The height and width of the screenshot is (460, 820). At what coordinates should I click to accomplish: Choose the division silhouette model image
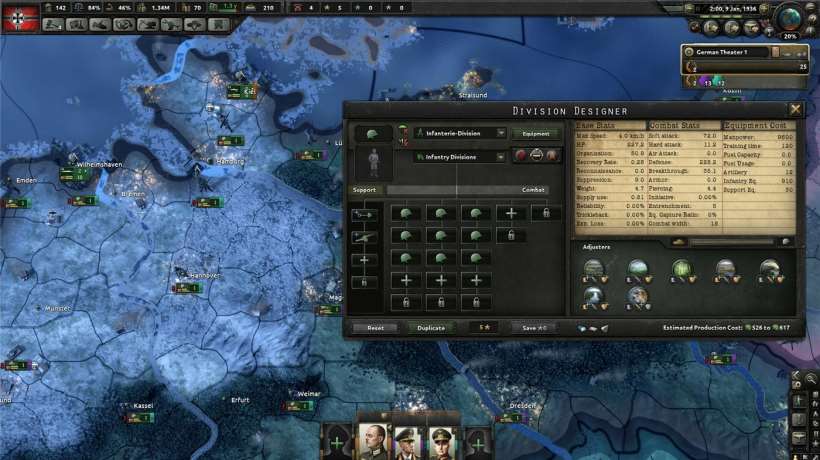375,161
